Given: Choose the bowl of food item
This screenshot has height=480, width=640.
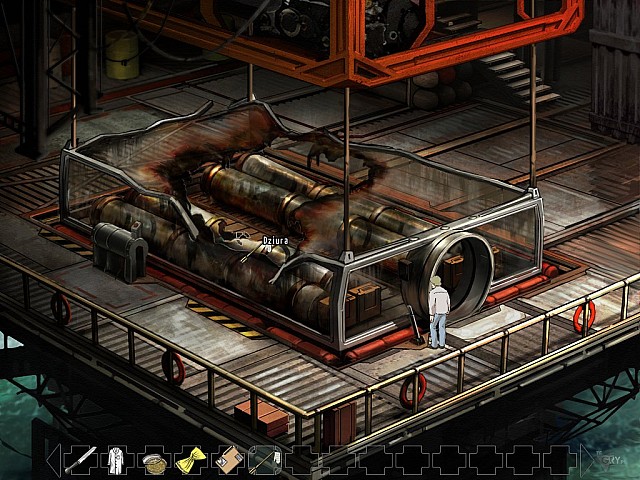Looking at the screenshot, I should click(x=153, y=461).
